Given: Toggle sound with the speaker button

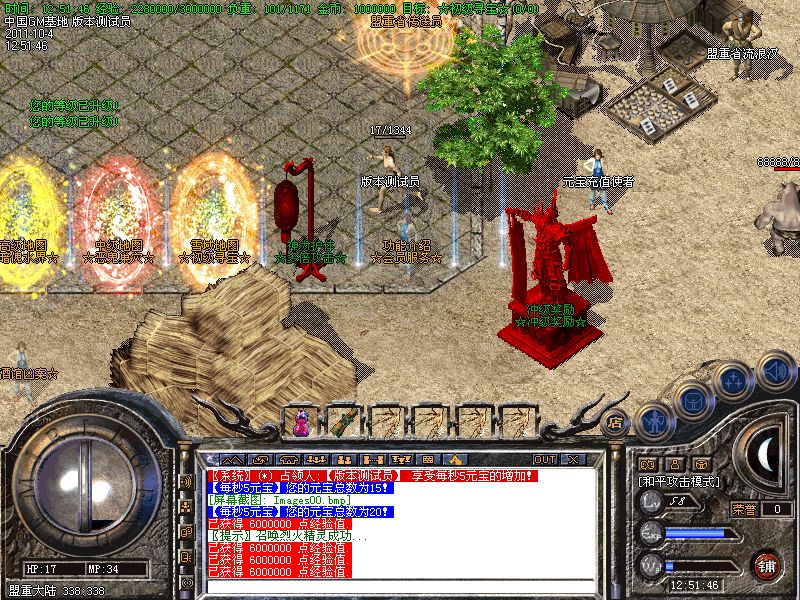Looking at the screenshot, I should point(775,370).
